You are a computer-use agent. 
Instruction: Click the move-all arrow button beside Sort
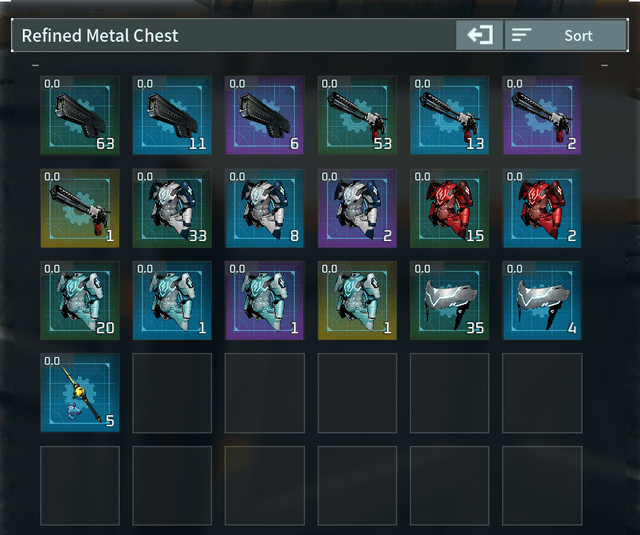[480, 35]
